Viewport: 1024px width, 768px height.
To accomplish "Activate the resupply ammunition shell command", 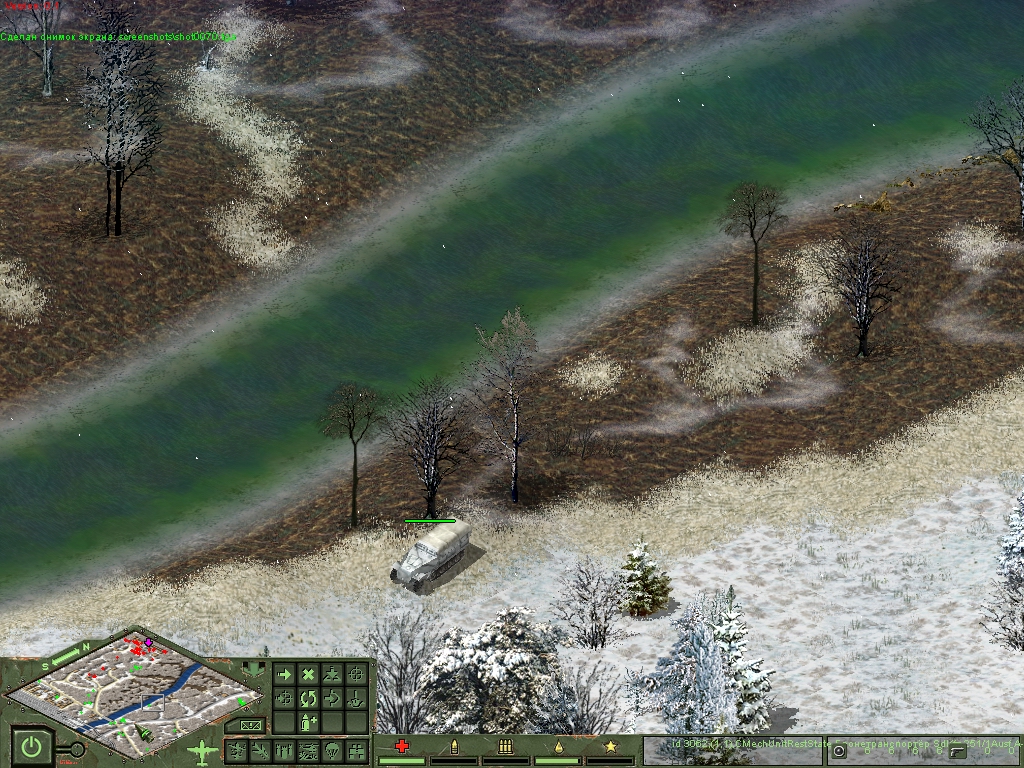I will coord(308,721).
